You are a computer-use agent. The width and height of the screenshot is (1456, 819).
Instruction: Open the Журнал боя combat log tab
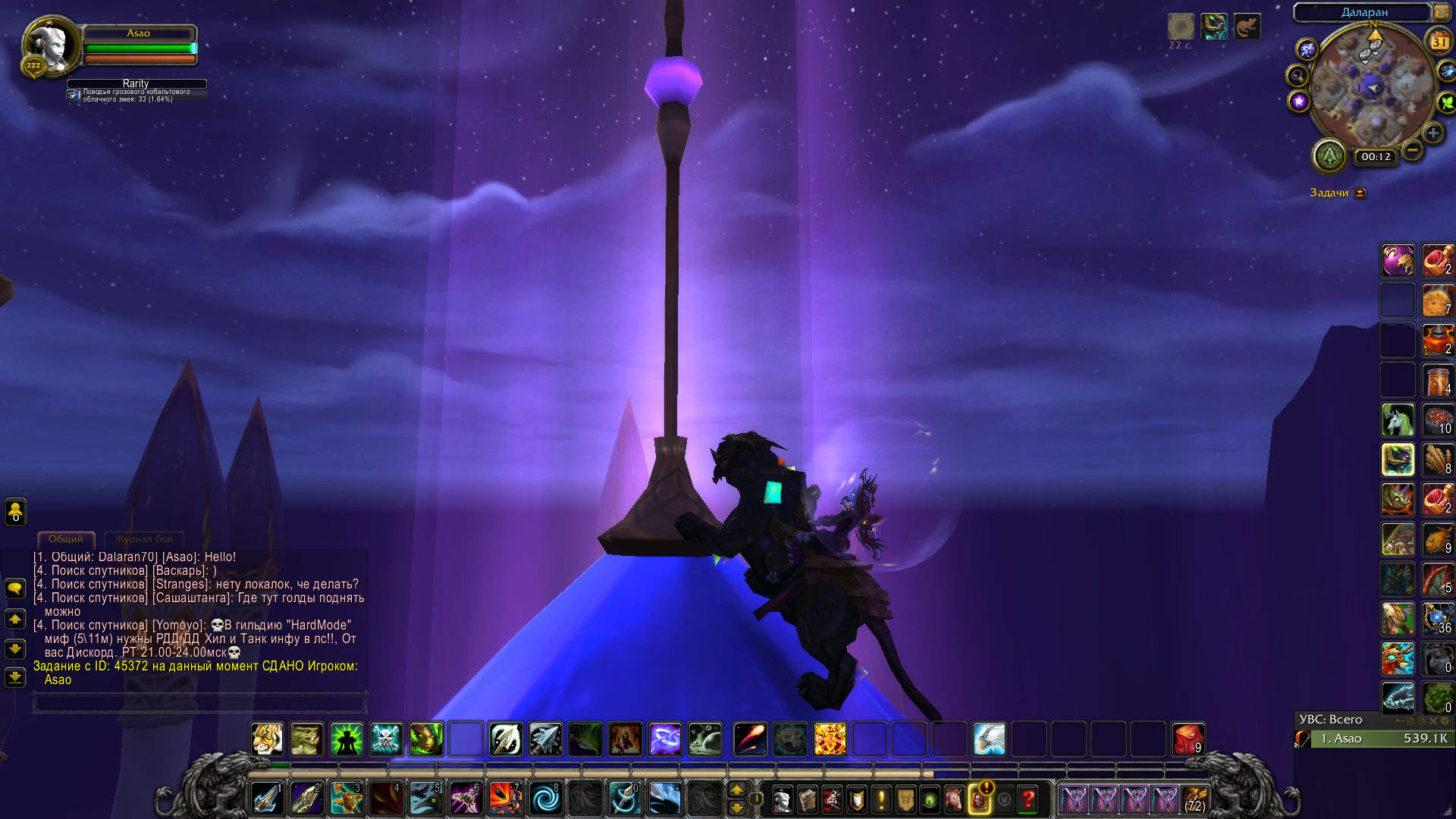pyautogui.click(x=143, y=539)
